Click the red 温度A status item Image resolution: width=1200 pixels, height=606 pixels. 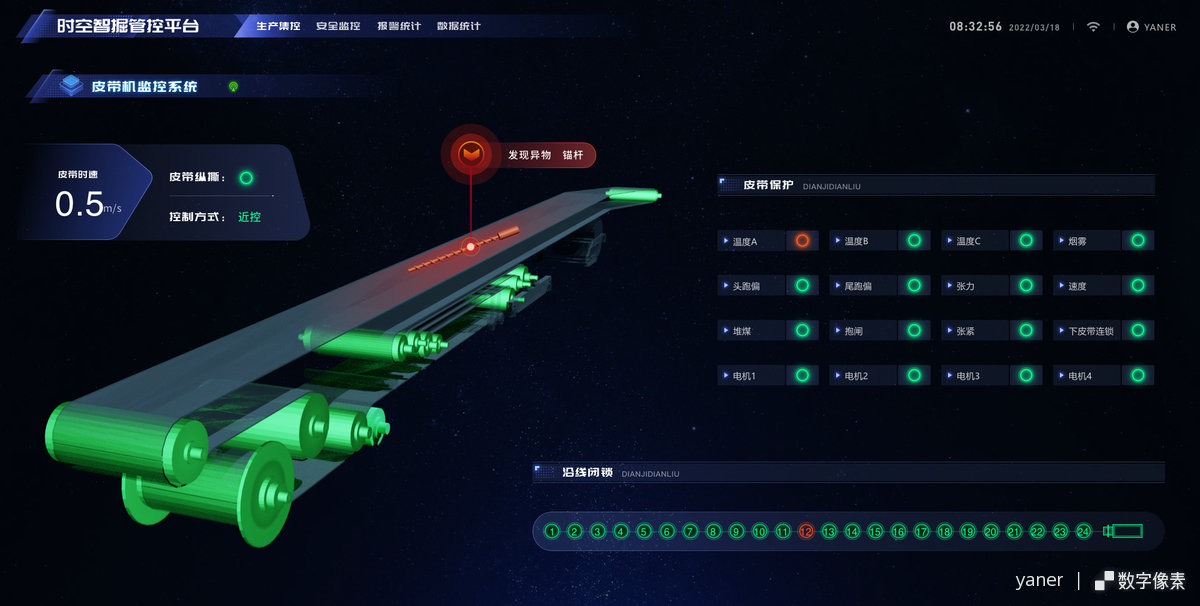[768, 241]
